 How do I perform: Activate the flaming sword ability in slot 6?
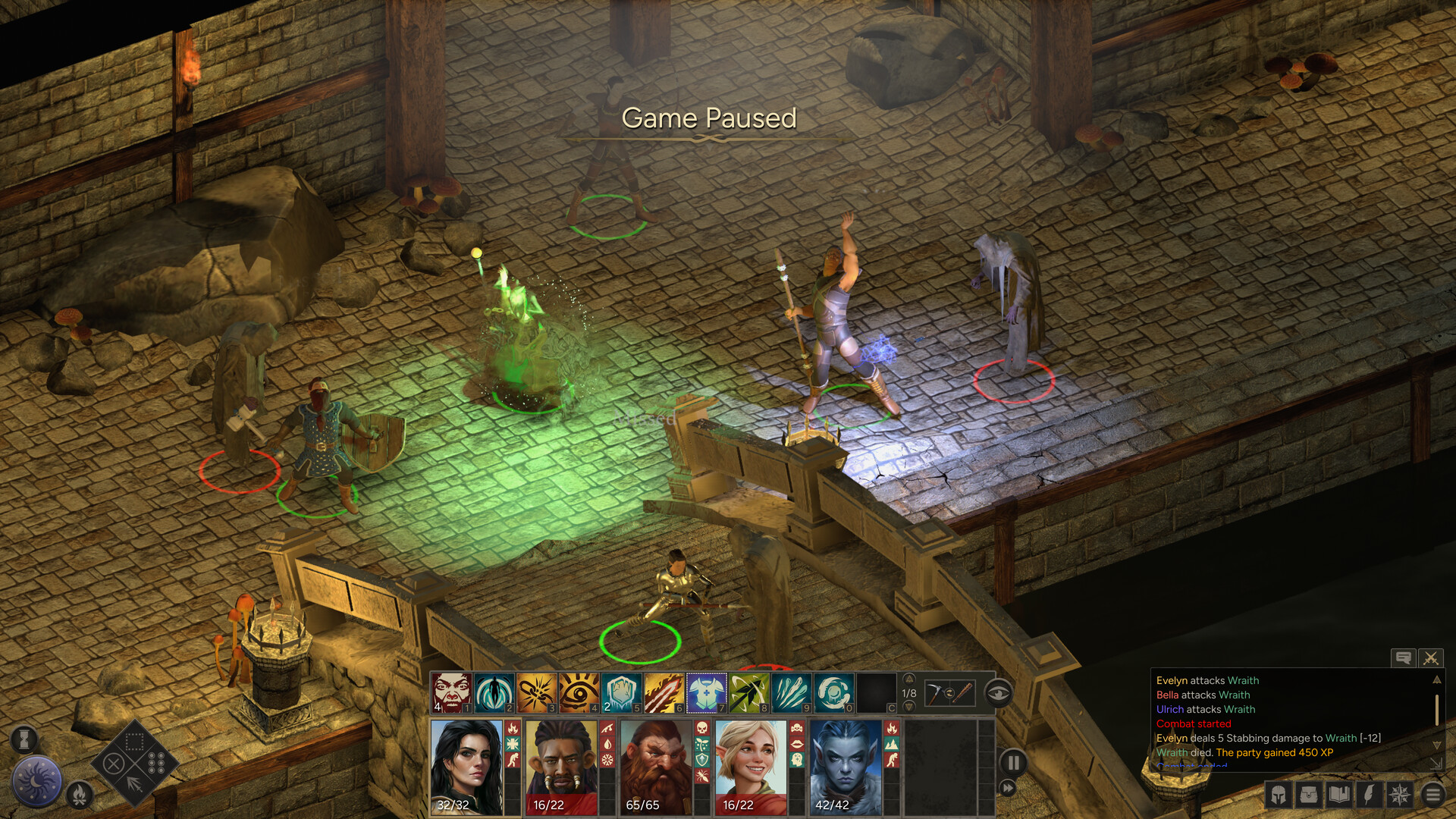[665, 691]
